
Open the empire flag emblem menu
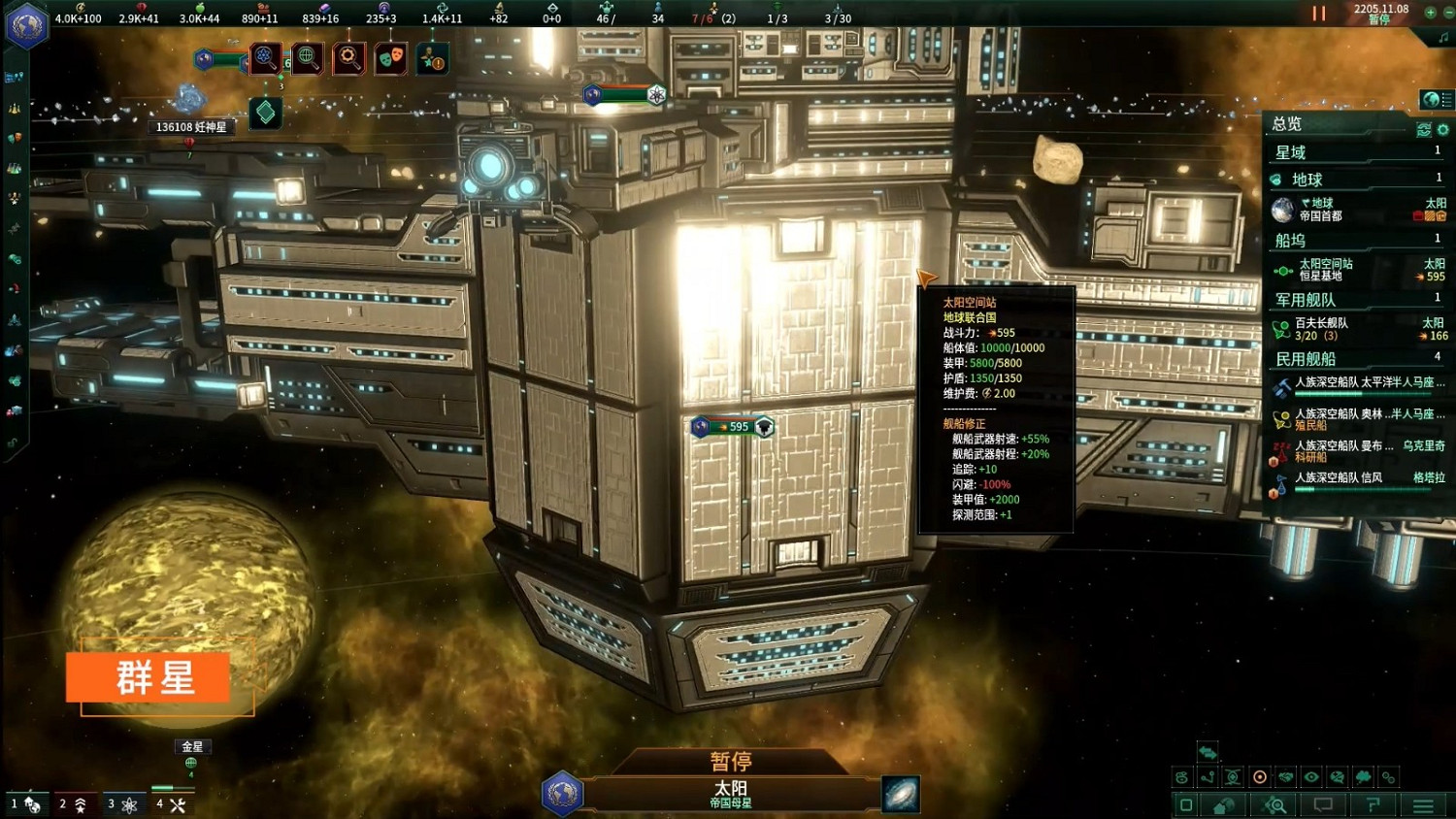coord(27,26)
